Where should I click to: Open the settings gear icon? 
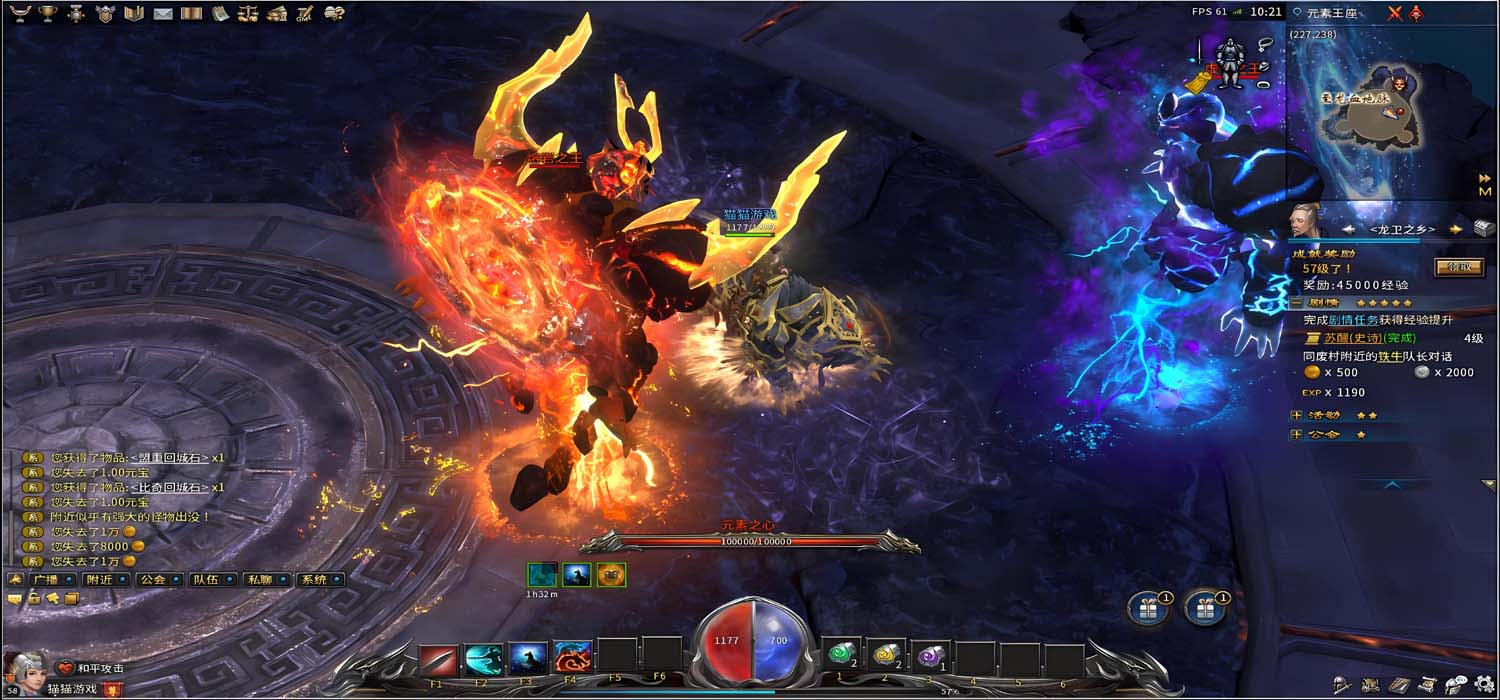[1483, 685]
